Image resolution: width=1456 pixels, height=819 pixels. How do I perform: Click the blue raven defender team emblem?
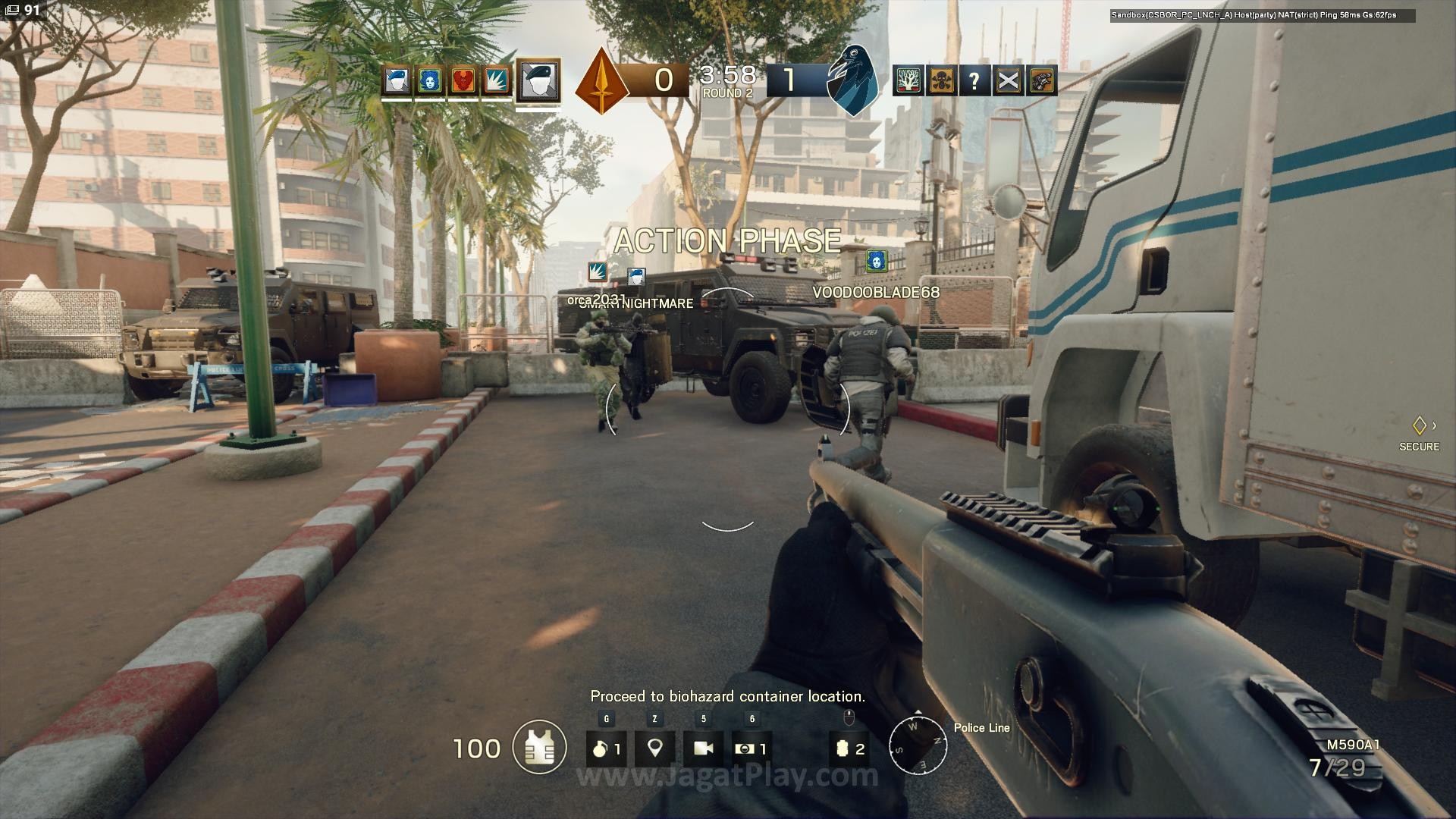(852, 79)
